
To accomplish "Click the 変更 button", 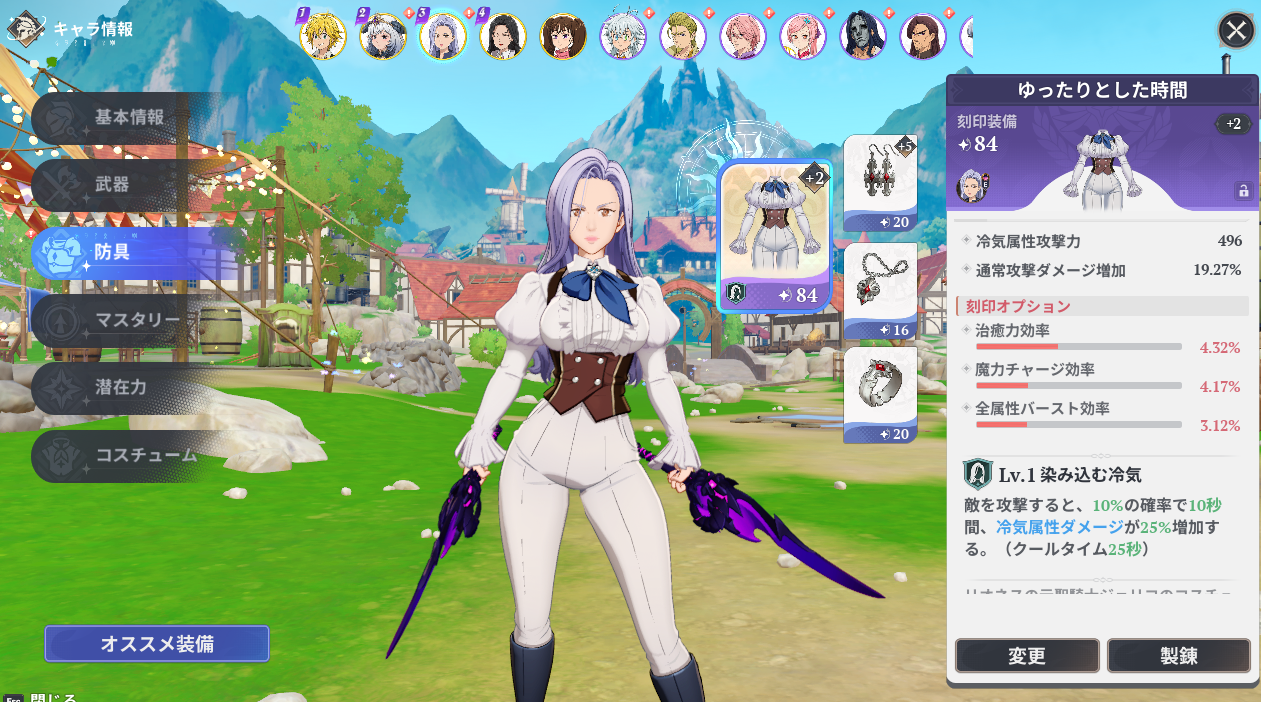I will 1027,656.
